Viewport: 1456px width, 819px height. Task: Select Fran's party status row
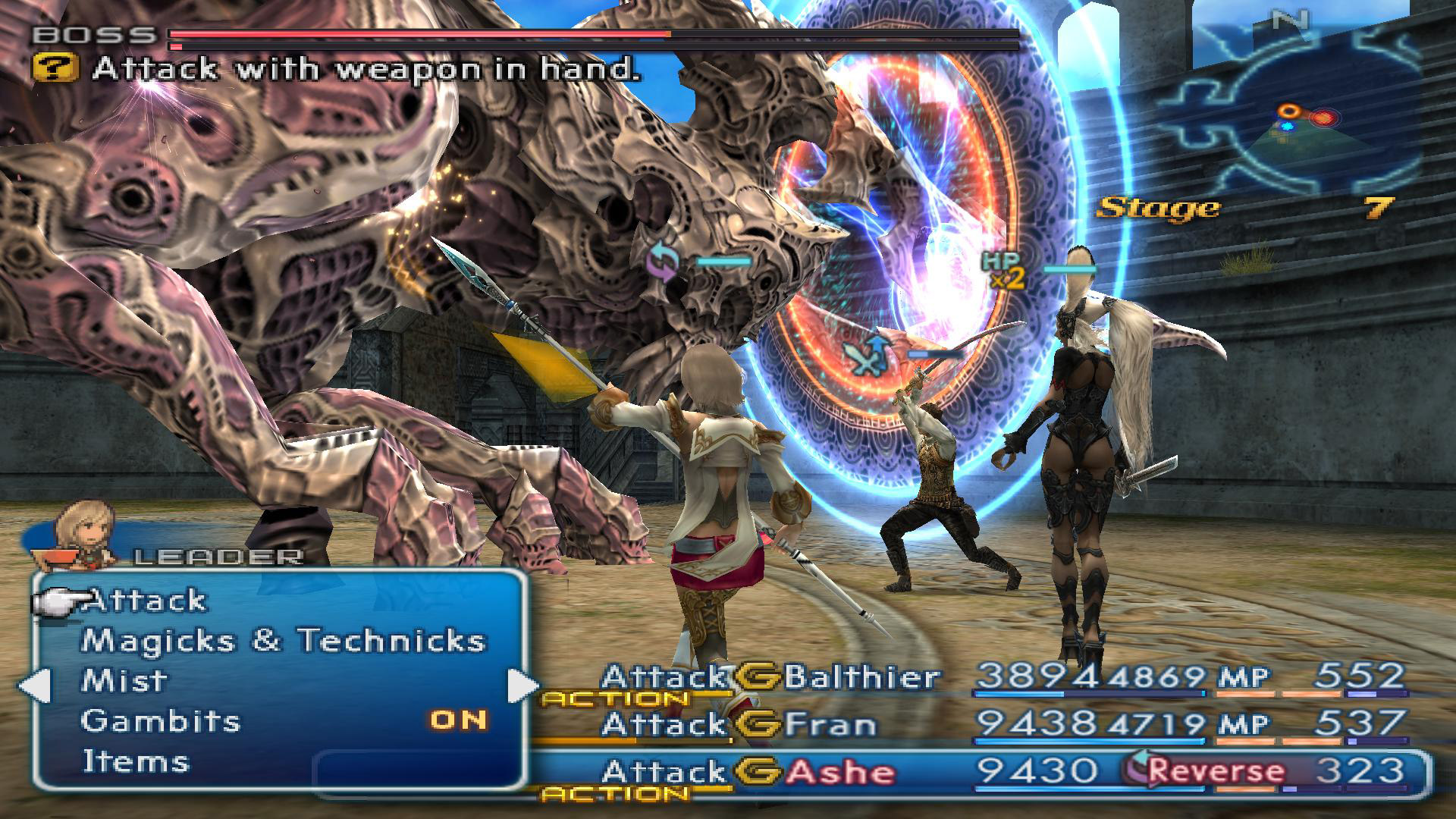pyautogui.click(x=1001, y=724)
